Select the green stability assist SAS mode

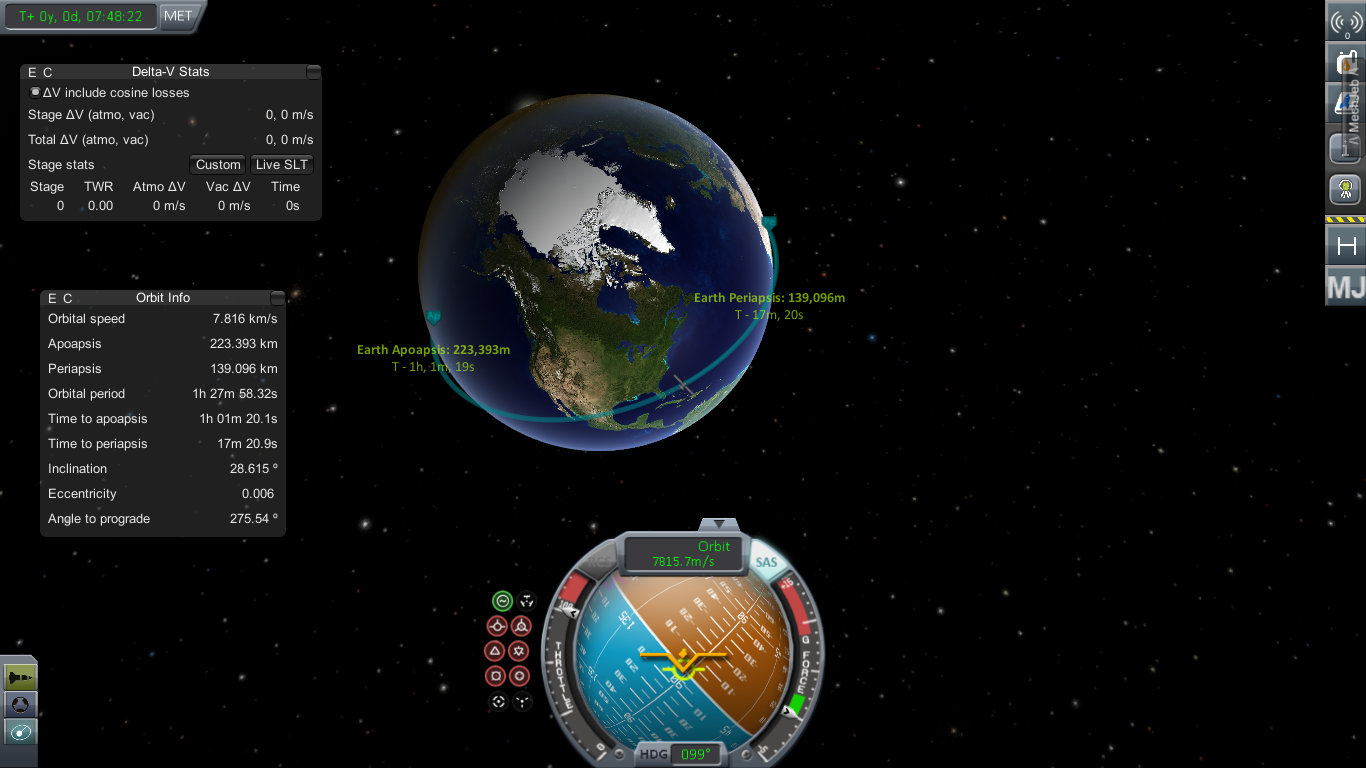tap(502, 601)
